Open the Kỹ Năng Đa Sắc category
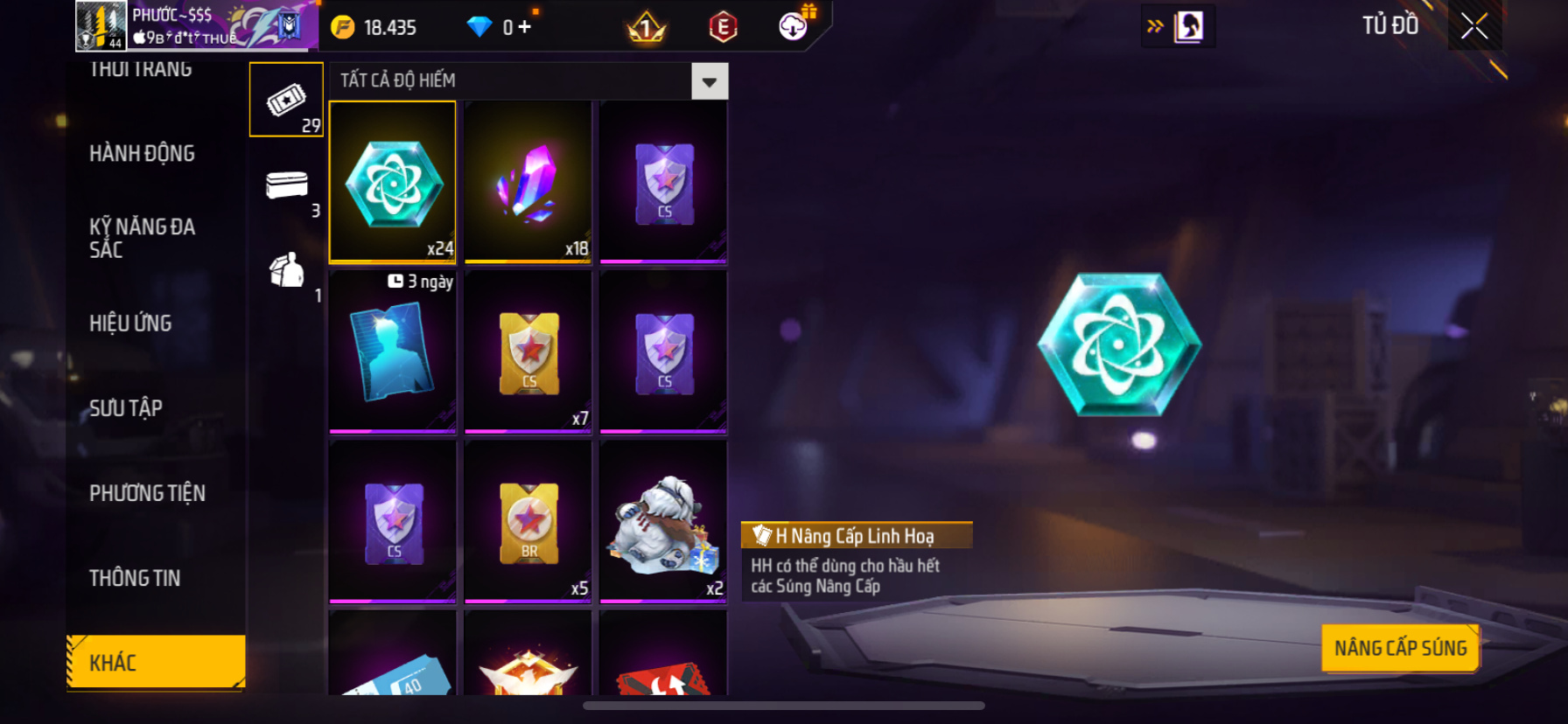1568x724 pixels. (142, 238)
